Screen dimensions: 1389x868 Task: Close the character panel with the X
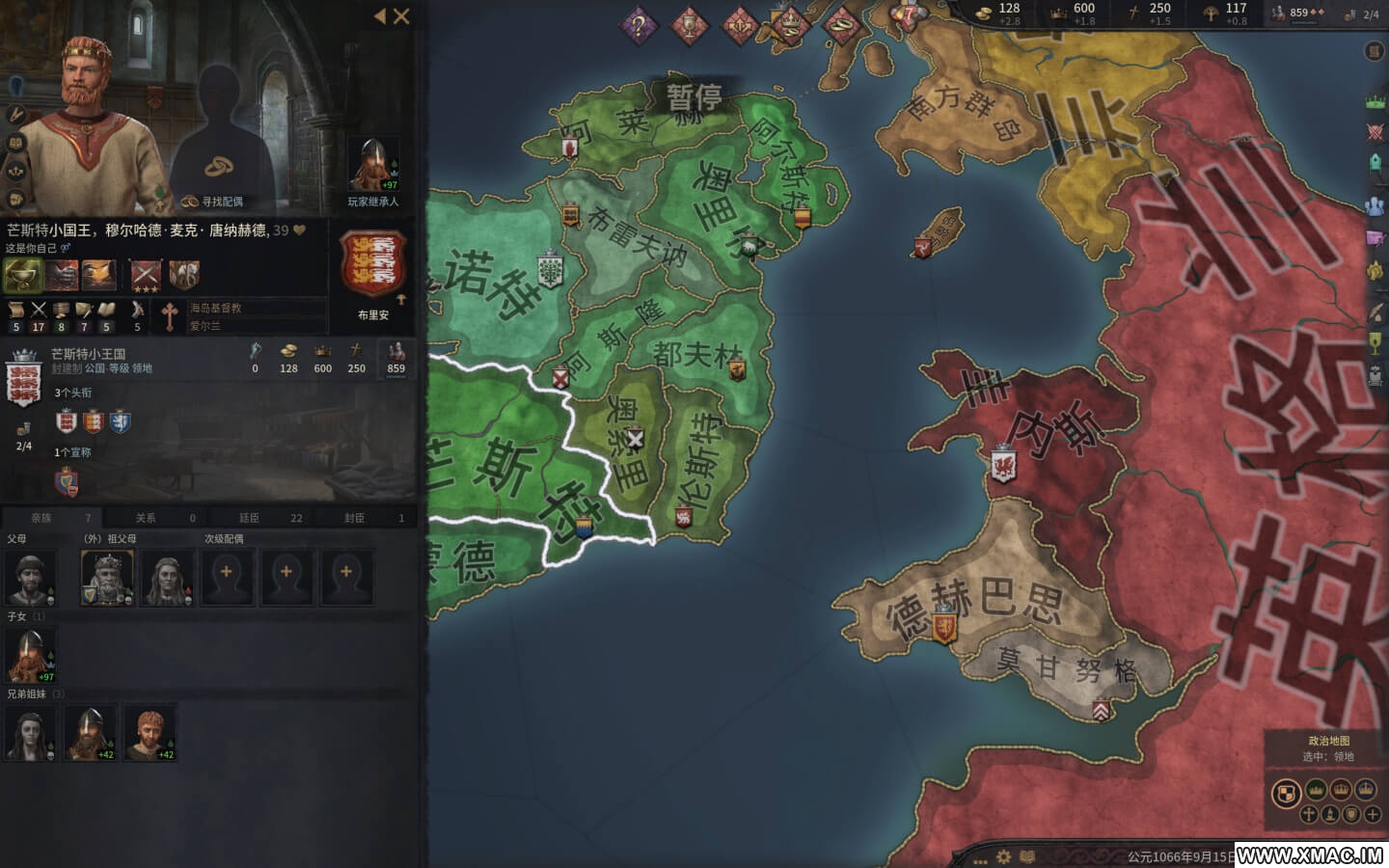(402, 15)
